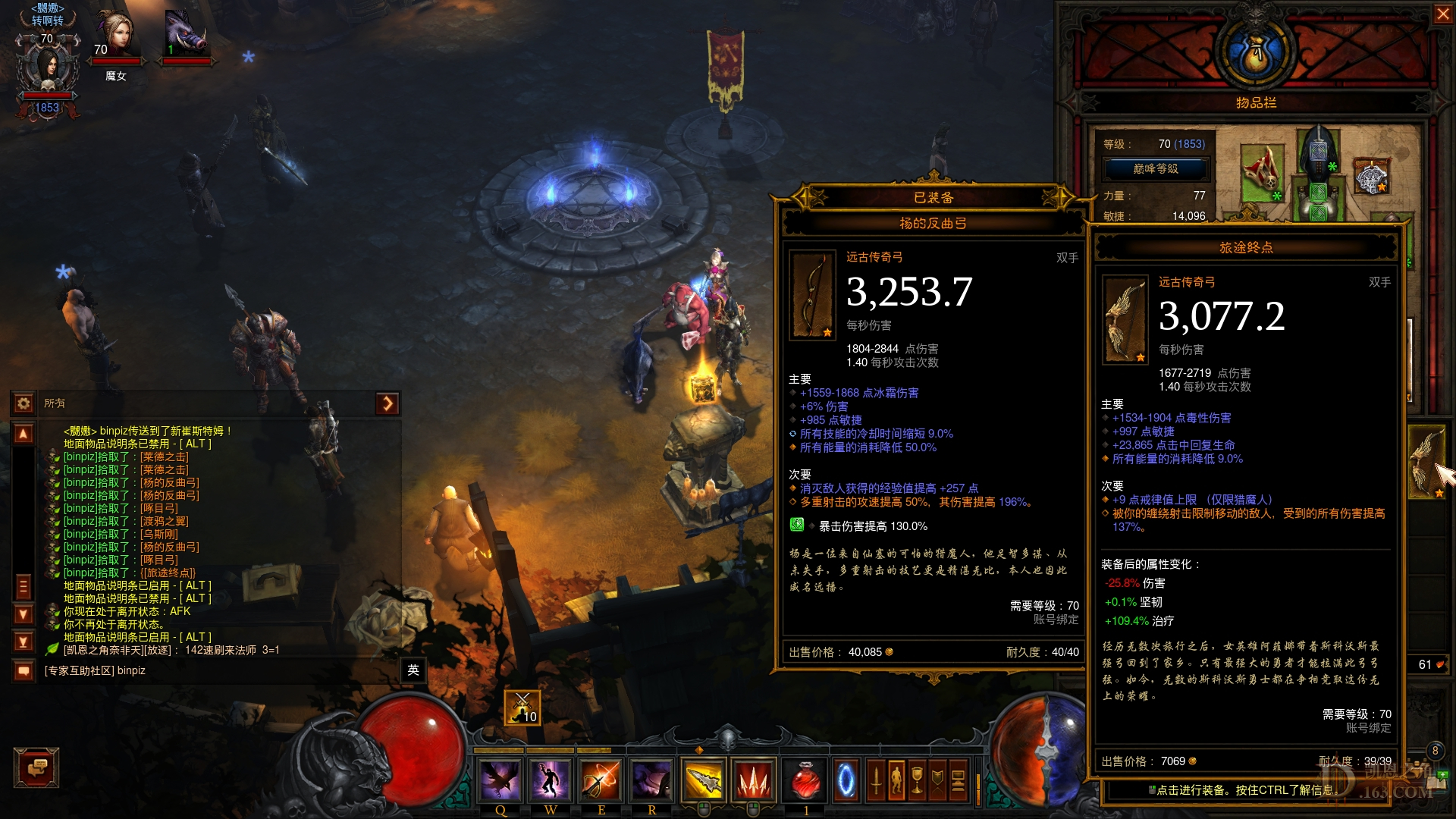1456x819 pixels.
Task: Activate the raven companion skill (Q)
Action: [500, 780]
